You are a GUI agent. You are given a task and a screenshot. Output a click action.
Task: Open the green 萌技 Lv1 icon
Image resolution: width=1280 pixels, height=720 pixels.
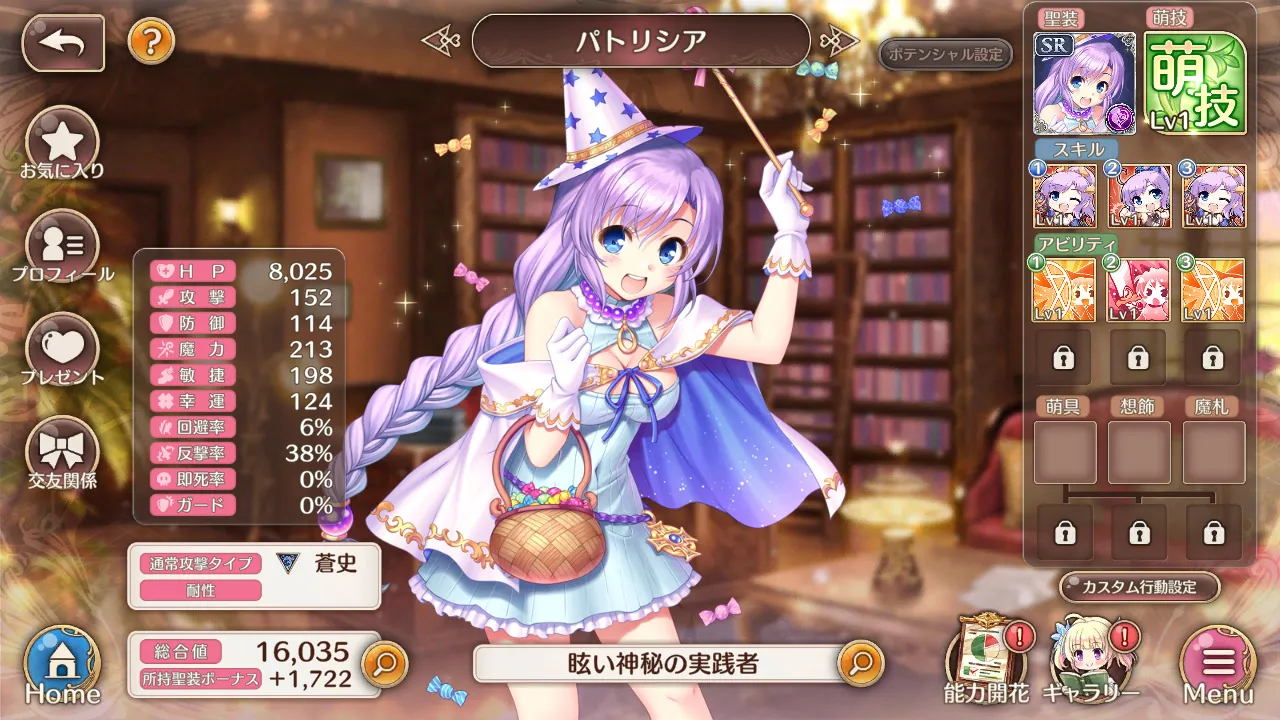[x=1195, y=83]
